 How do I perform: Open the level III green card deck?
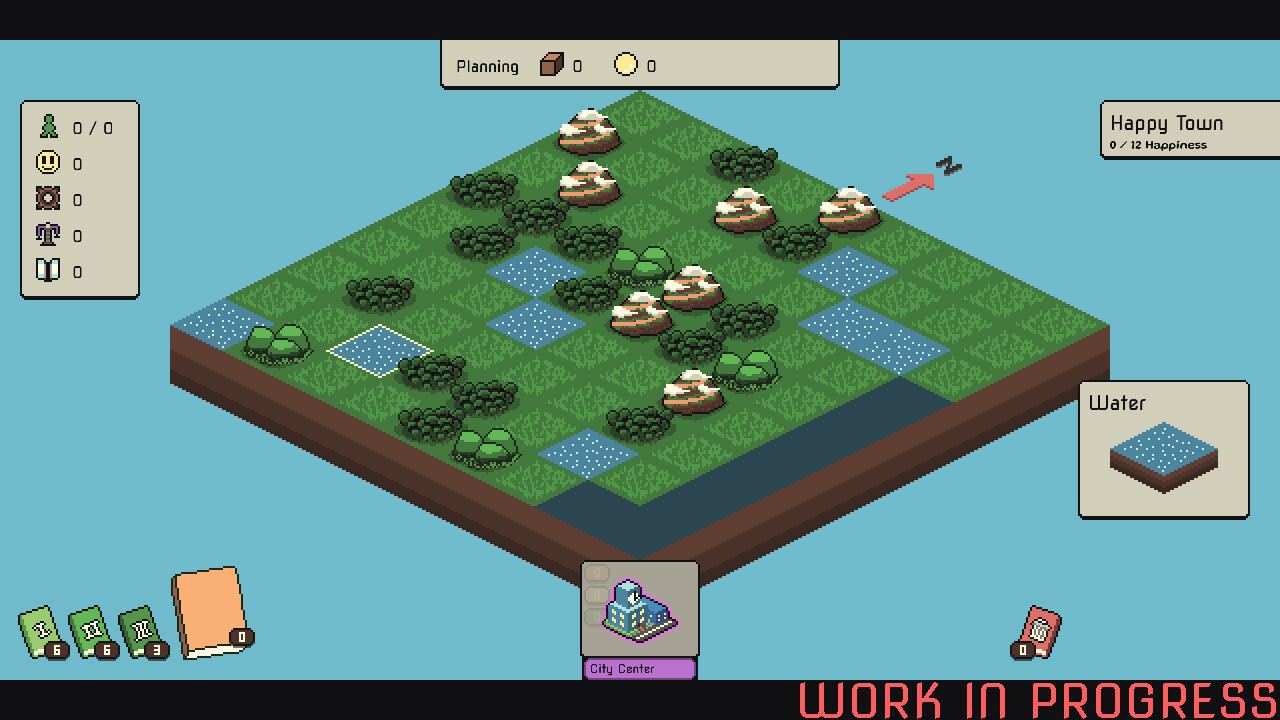[140, 630]
